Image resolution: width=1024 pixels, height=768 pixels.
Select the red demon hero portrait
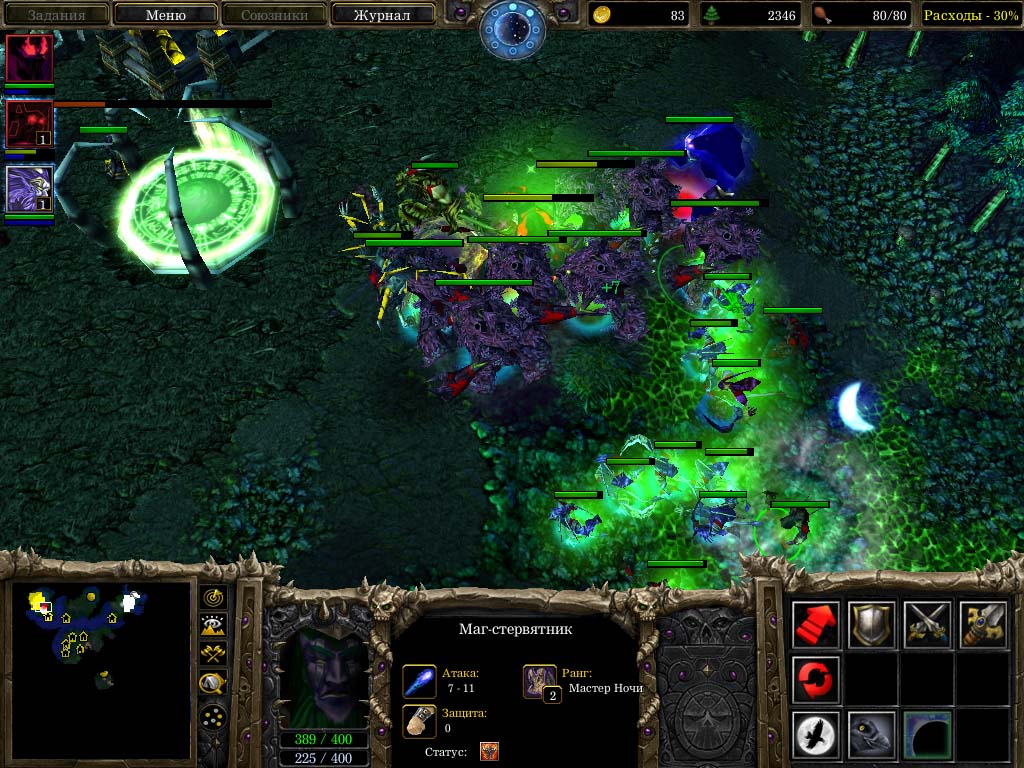(x=29, y=58)
